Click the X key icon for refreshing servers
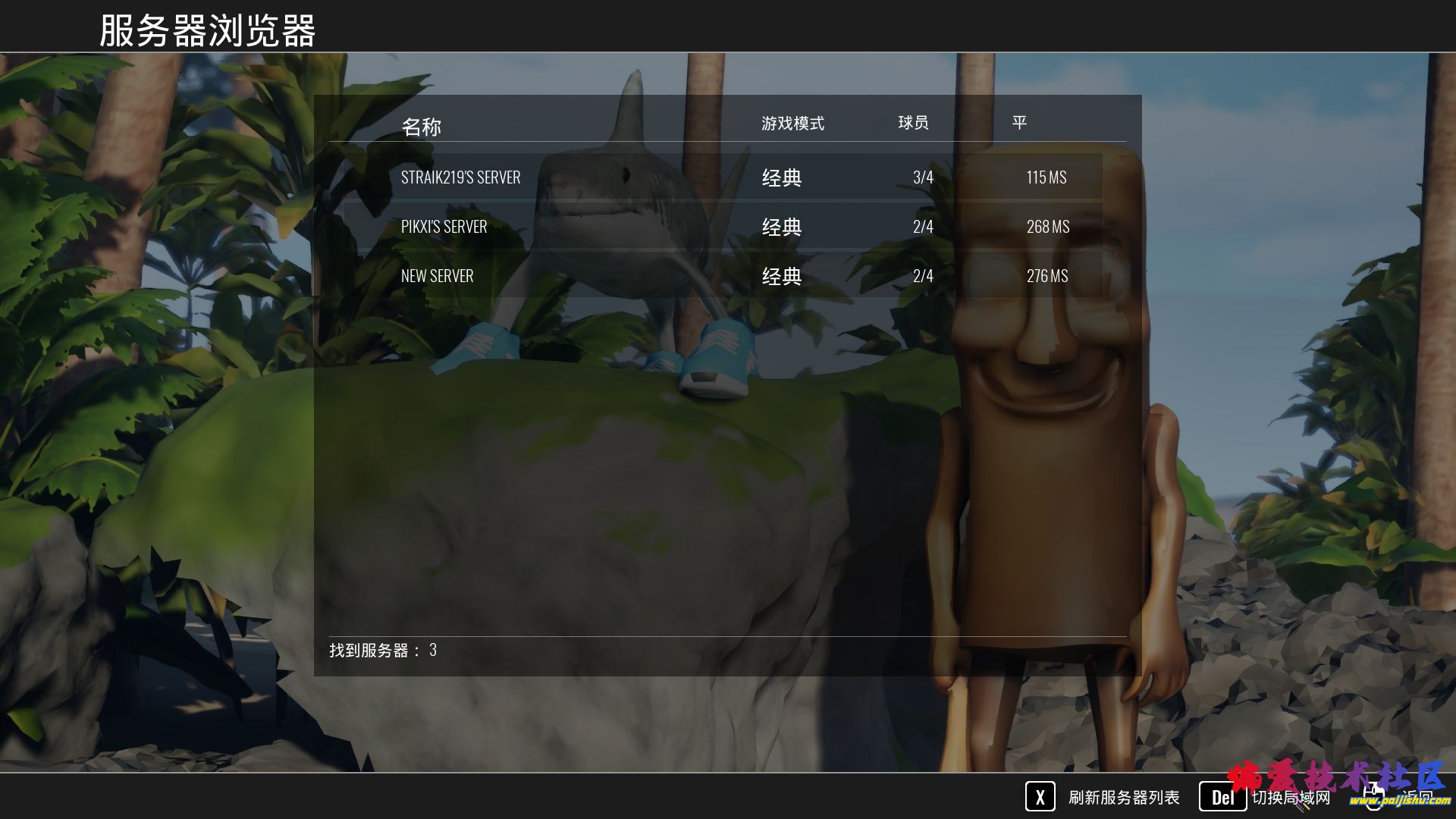Screen dimensions: 1456x819 tap(1040, 798)
